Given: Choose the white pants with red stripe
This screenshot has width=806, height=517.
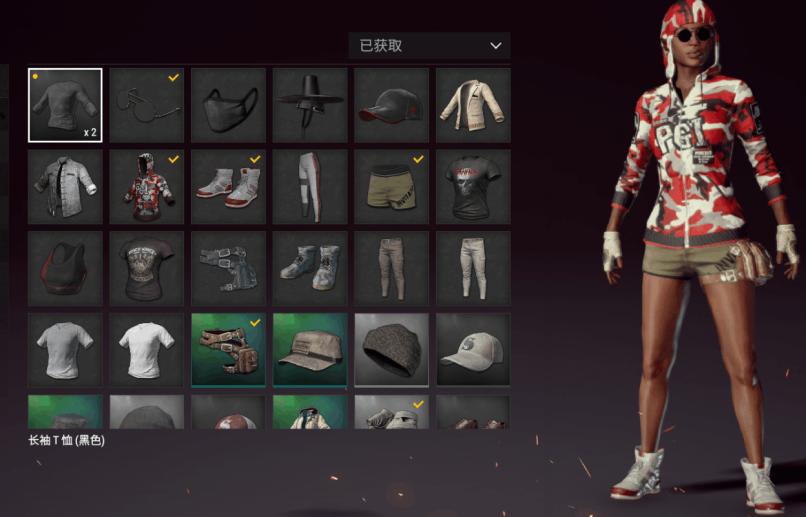Looking at the screenshot, I should (x=311, y=187).
